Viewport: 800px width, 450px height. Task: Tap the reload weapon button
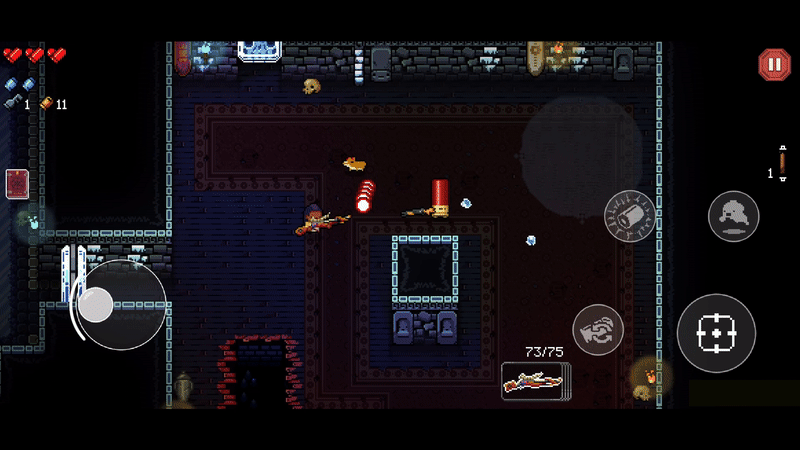pos(598,330)
